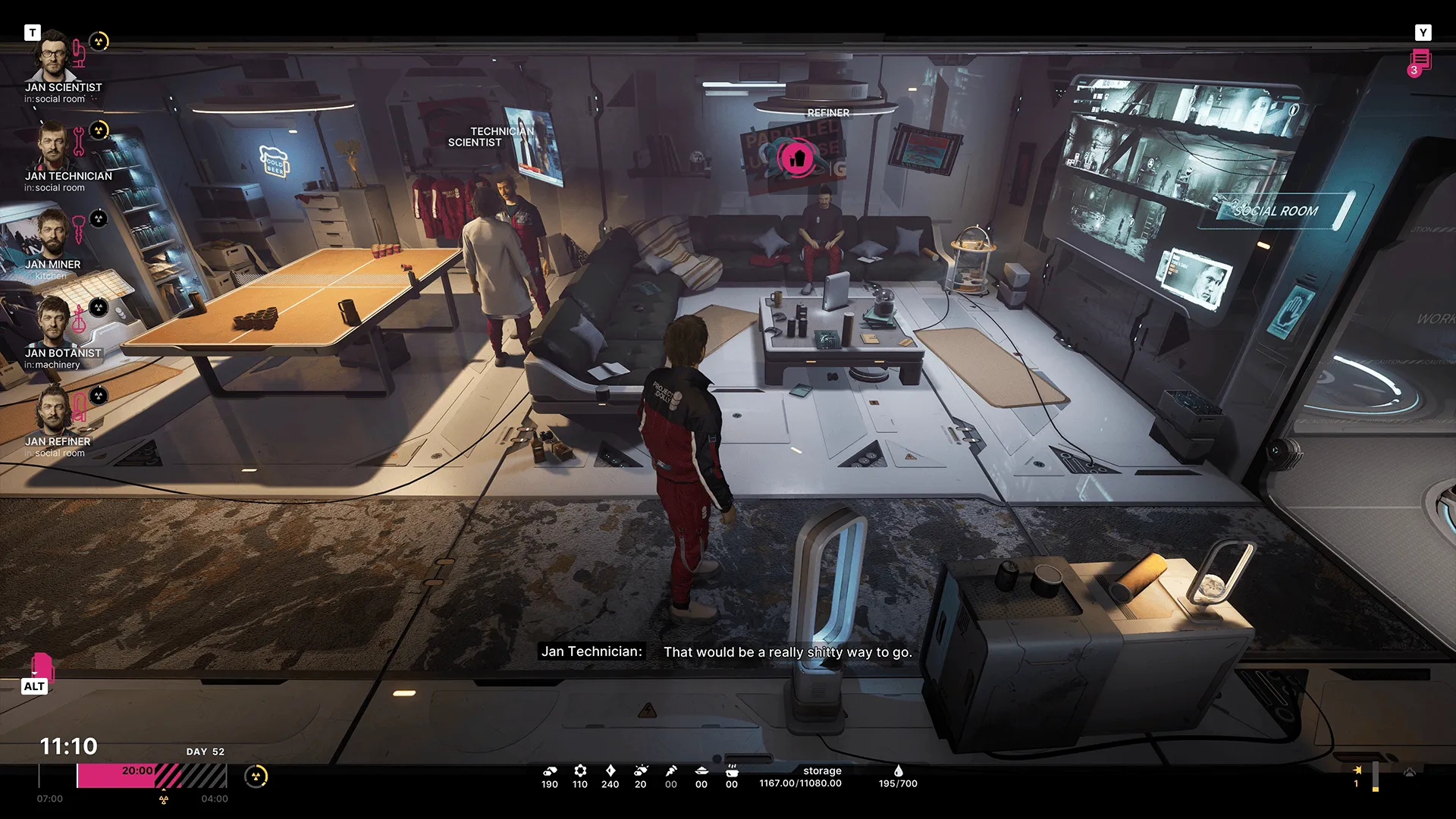Click the storage capacity indicator
Viewport: 1456px width, 819px height.
pos(801,777)
